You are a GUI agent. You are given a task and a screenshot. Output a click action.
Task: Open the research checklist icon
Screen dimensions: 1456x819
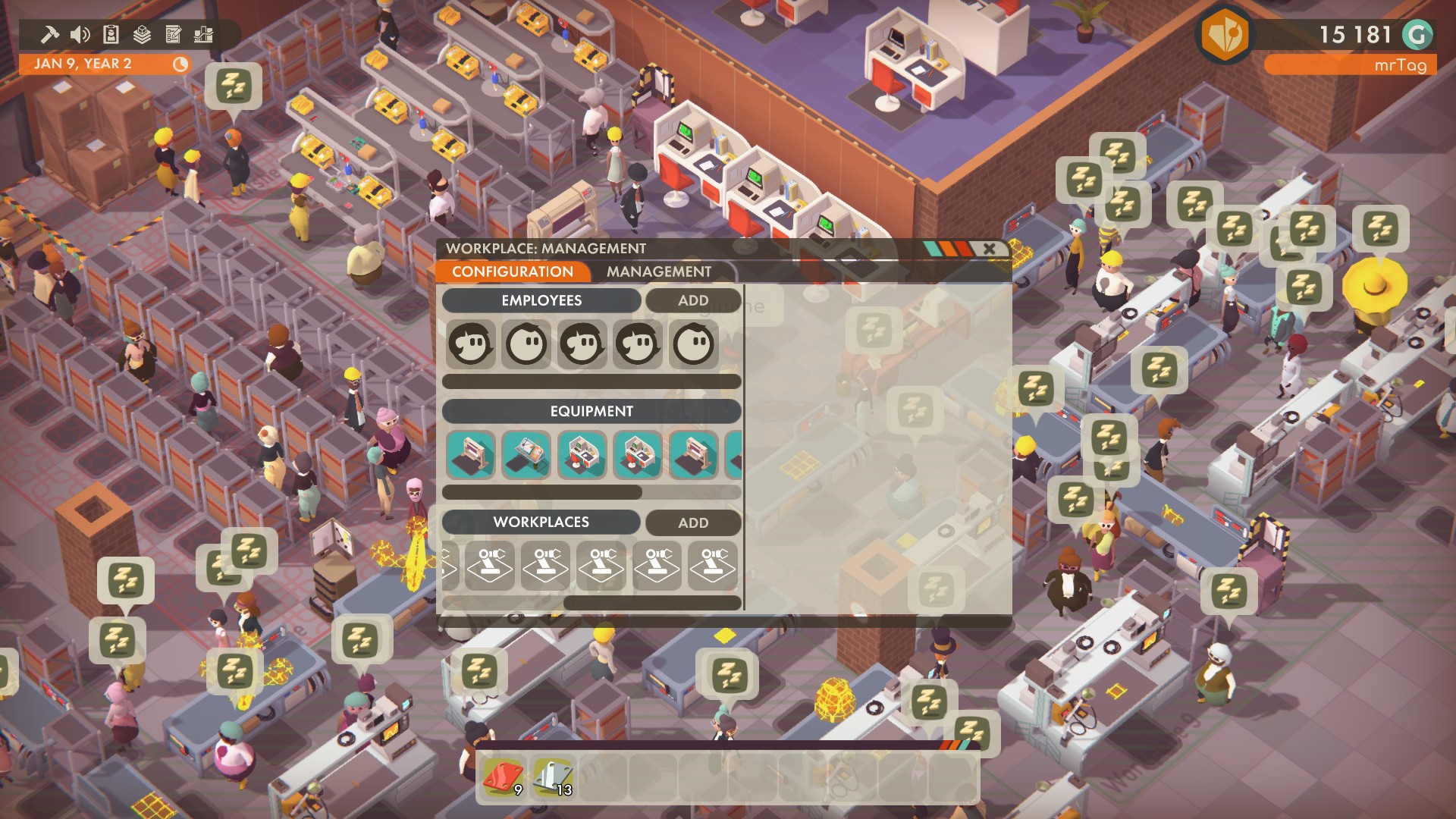coord(174,33)
